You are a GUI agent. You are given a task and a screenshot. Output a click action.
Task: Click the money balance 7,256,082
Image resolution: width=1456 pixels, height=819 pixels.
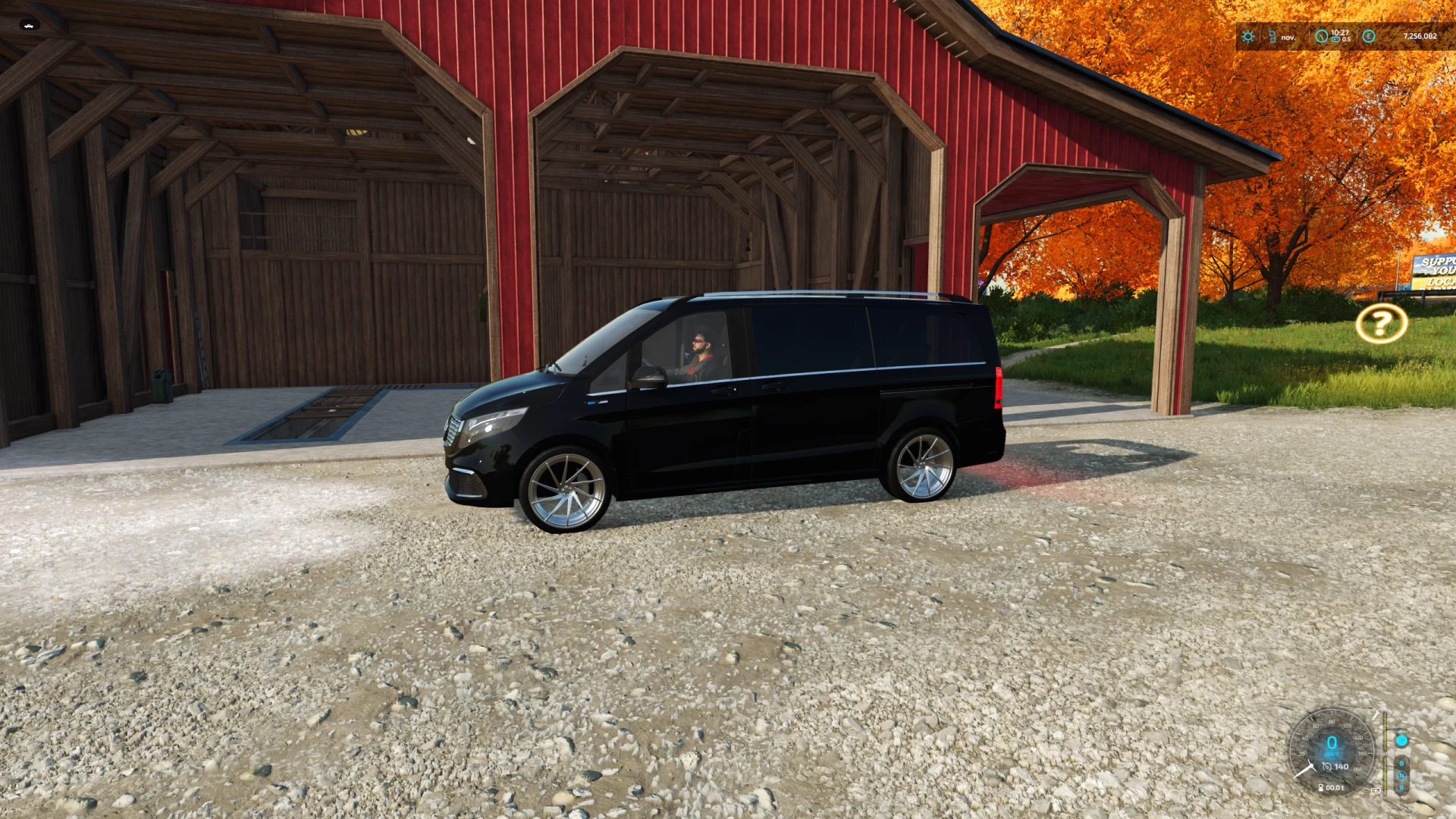click(x=1420, y=36)
